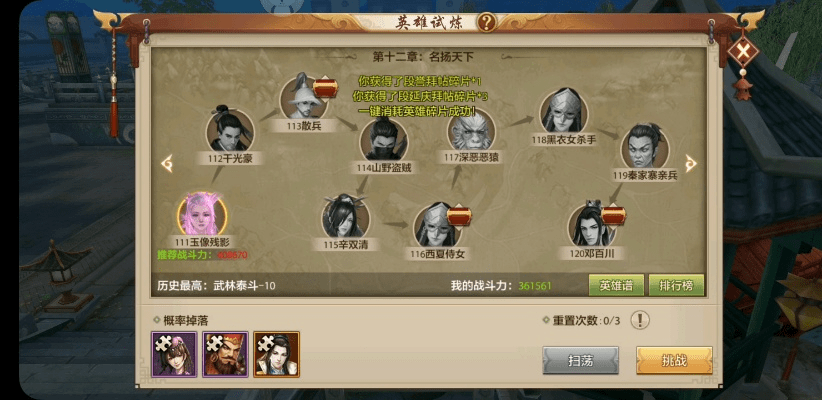Show the reset count info icon
Image resolution: width=822 pixels, height=400 pixels.
[640, 320]
